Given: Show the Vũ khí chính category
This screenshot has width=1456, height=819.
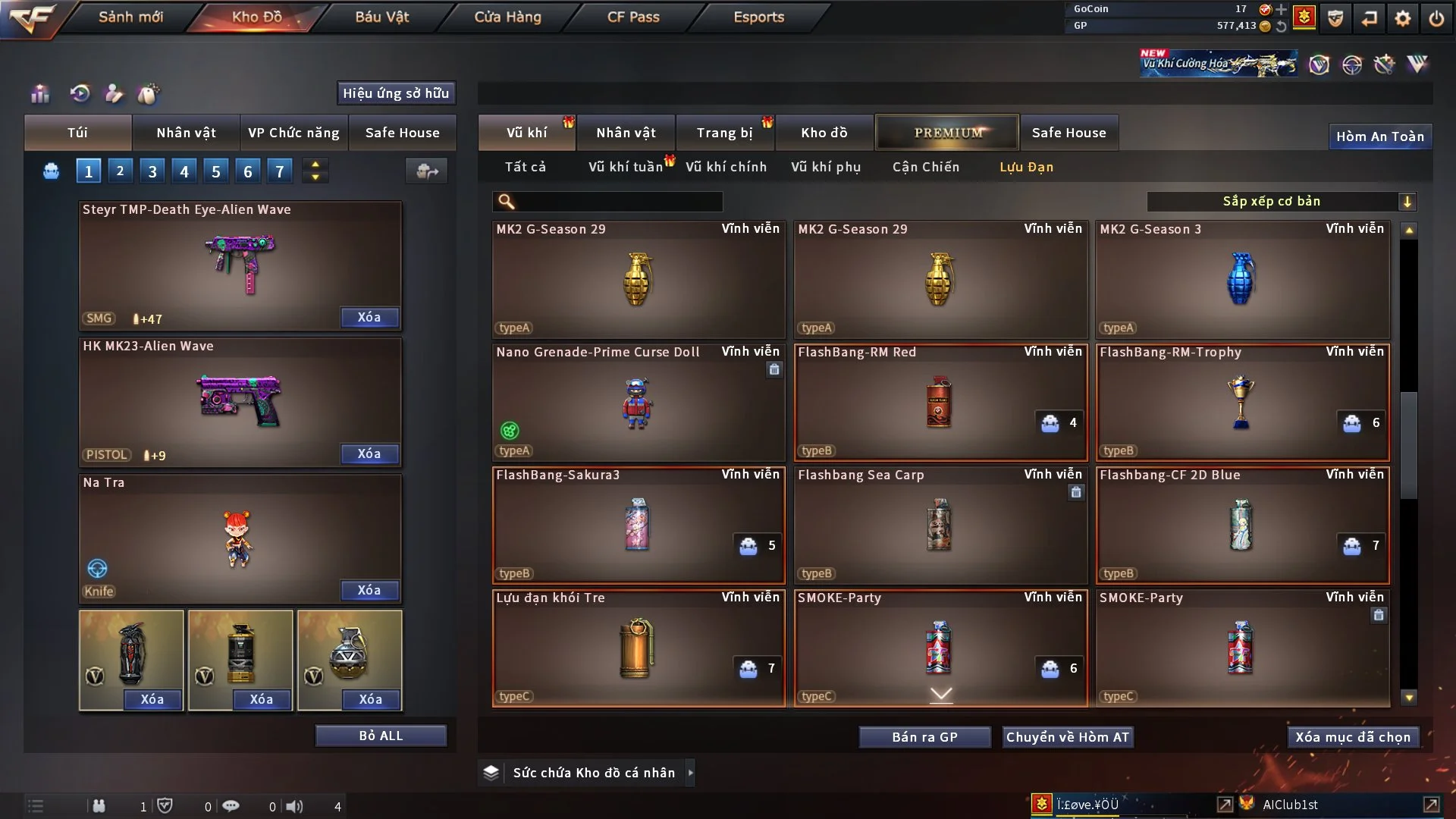Looking at the screenshot, I should pyautogui.click(x=726, y=167).
